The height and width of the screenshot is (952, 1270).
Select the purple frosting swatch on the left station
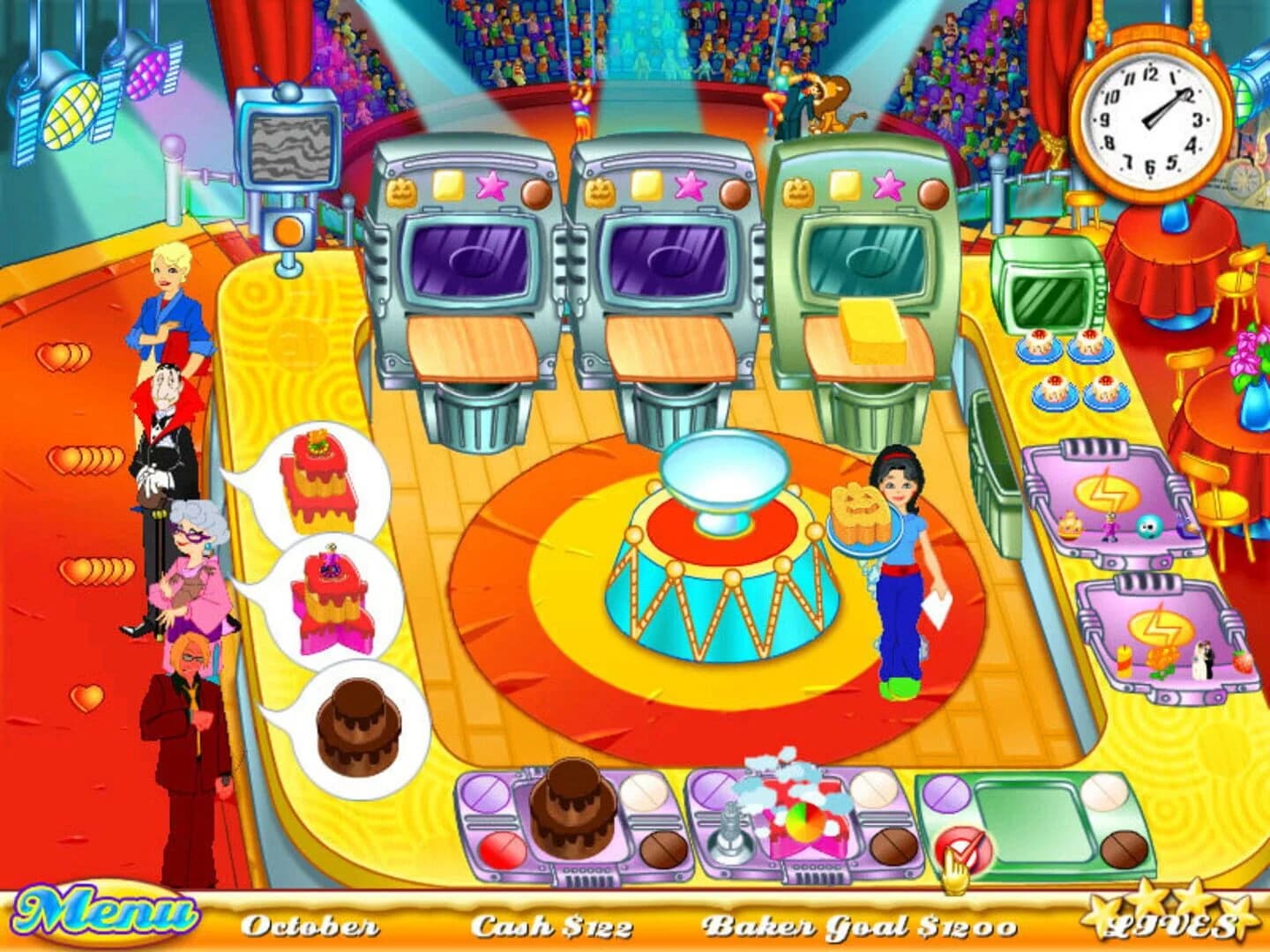point(485,792)
